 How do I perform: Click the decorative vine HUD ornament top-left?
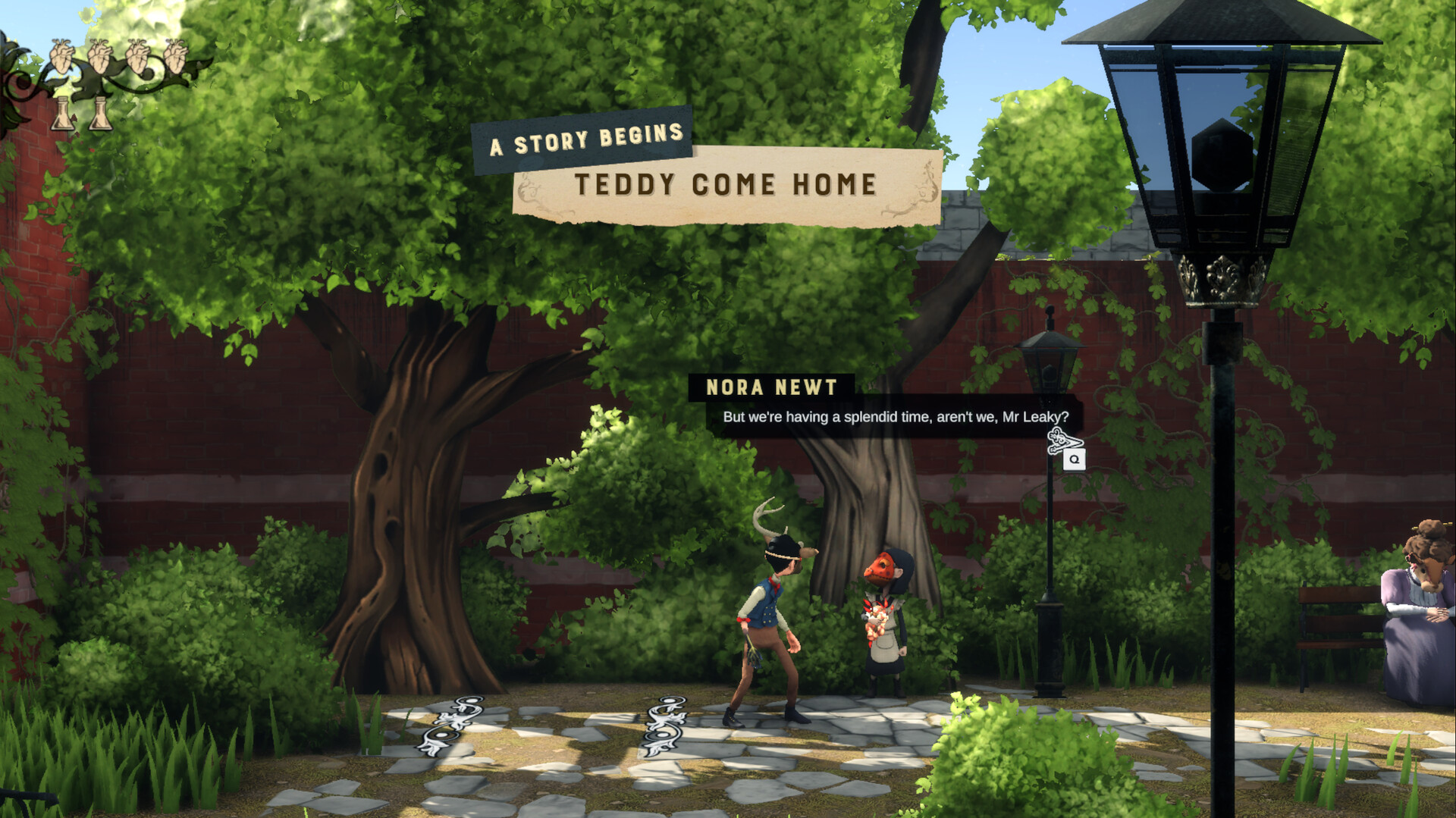(x=19, y=83)
